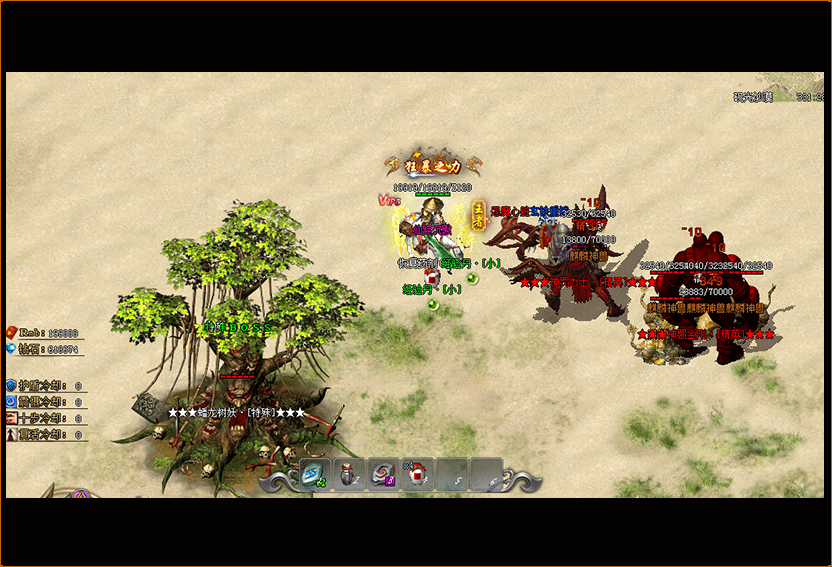Activate the red rune stone in slot 3
832x567 pixels.
pyautogui.click(x=383, y=473)
